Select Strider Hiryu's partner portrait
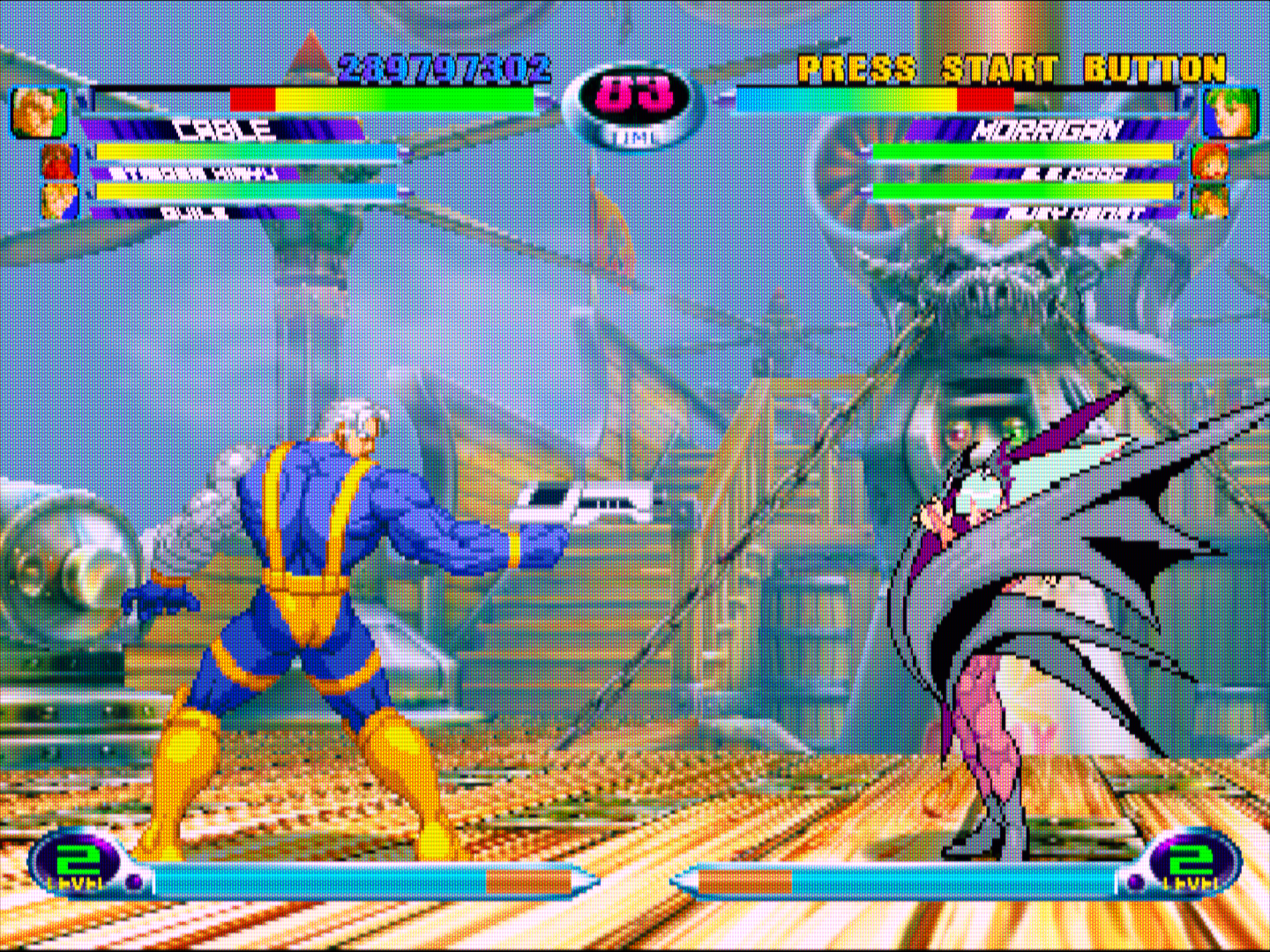This screenshot has height=952, width=1270. 59,162
